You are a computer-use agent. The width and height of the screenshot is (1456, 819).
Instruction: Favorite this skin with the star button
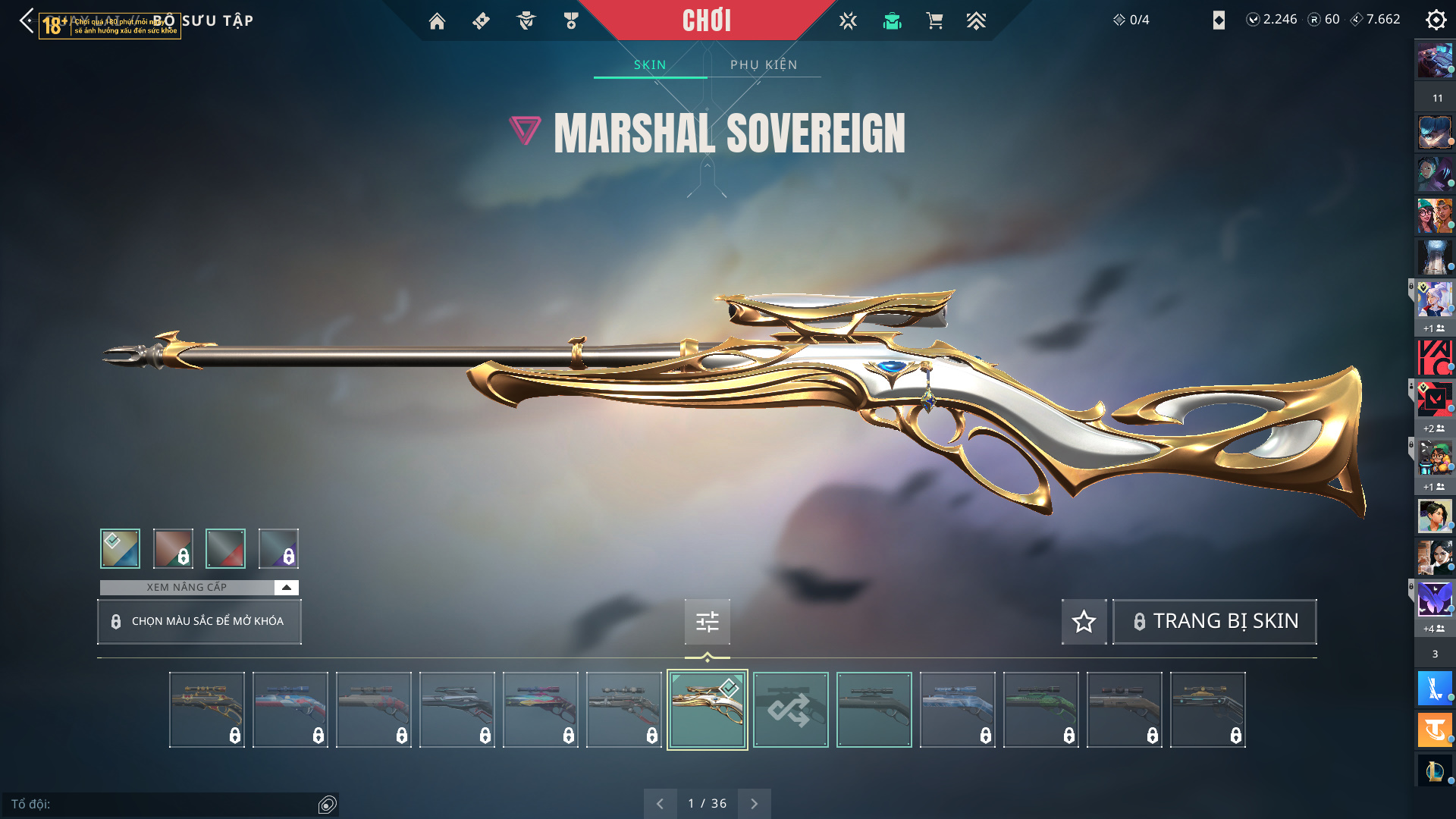click(x=1084, y=621)
